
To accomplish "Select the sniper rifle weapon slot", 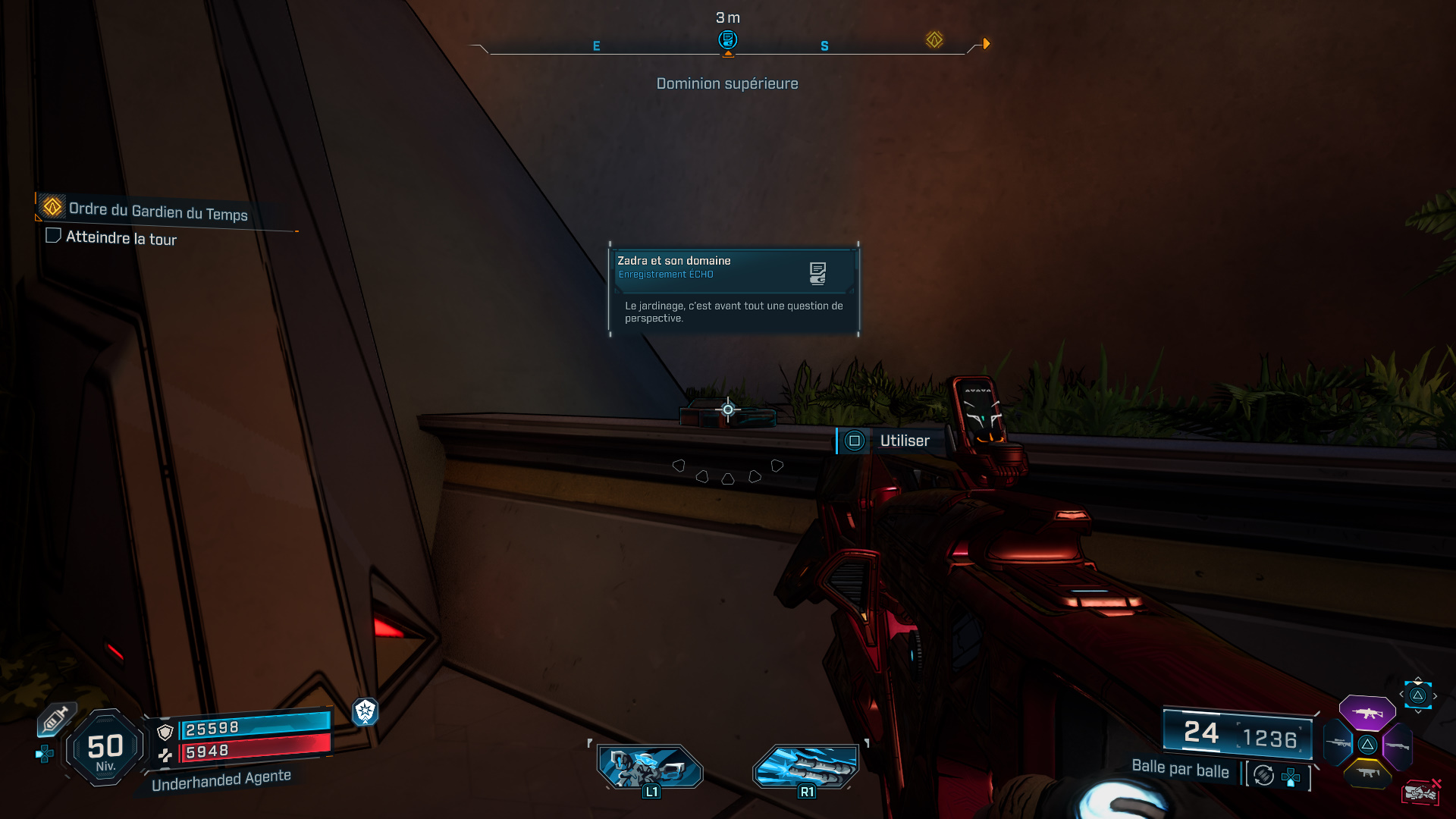I will [x=1338, y=743].
